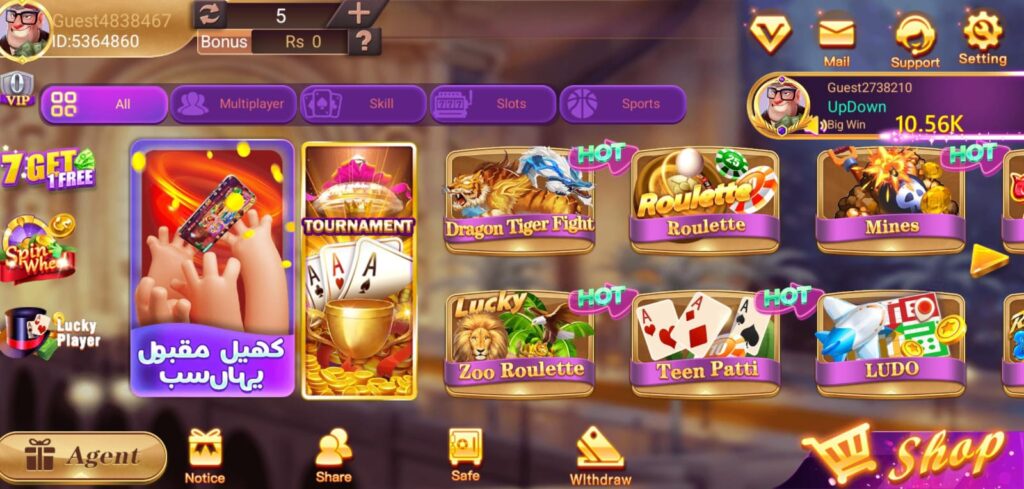The height and width of the screenshot is (489, 1024).
Task: Go to the Withdraw screen
Action: coord(600,455)
